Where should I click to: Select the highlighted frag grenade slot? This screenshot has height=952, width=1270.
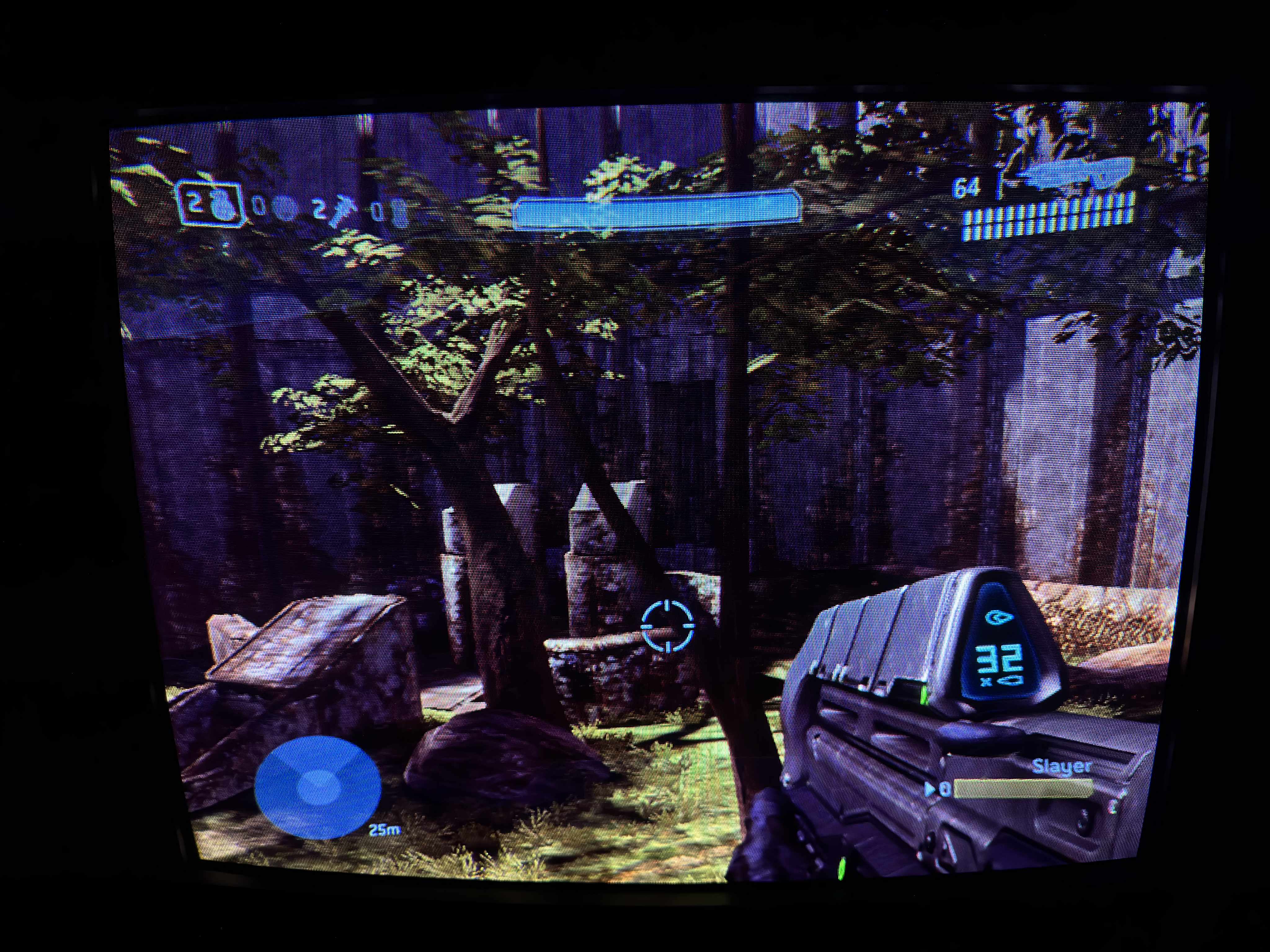coord(208,204)
